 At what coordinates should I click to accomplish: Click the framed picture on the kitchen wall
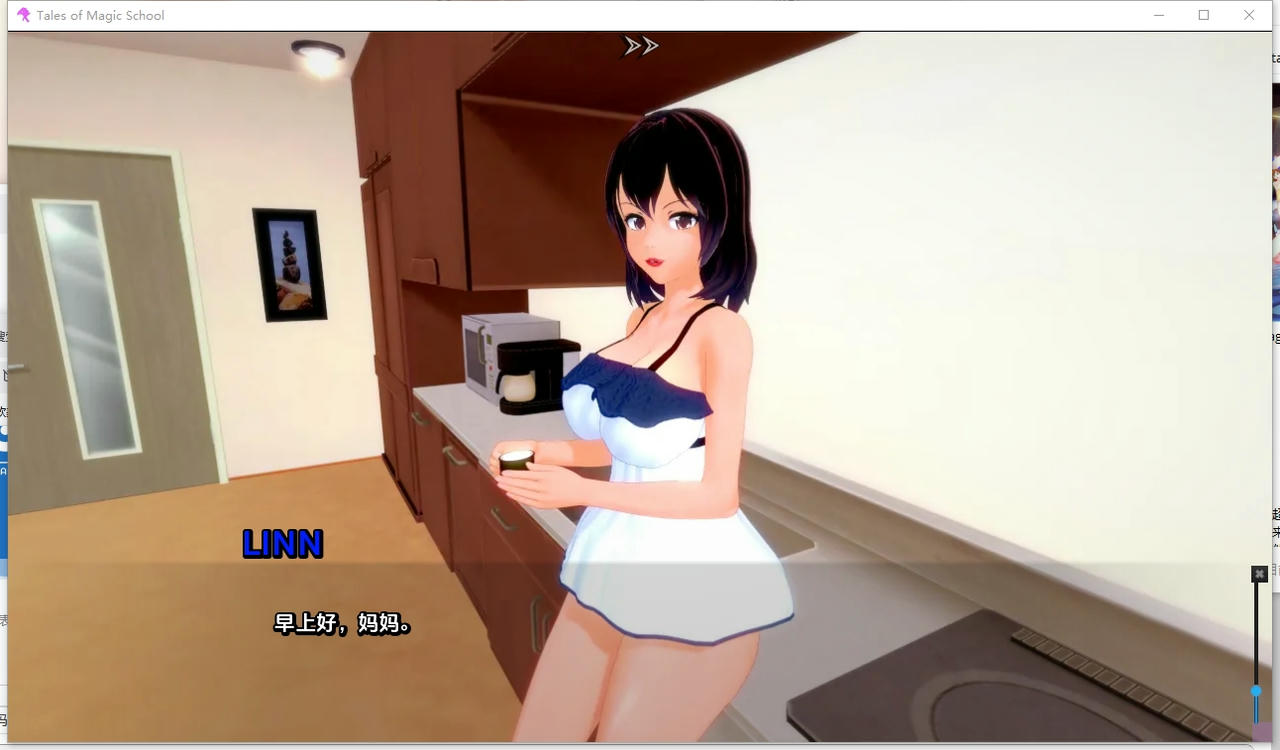[x=290, y=265]
